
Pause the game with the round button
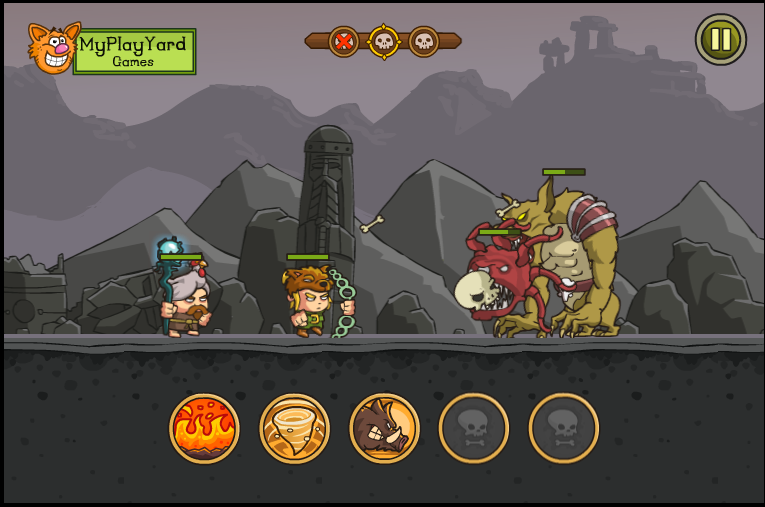(x=720, y=40)
